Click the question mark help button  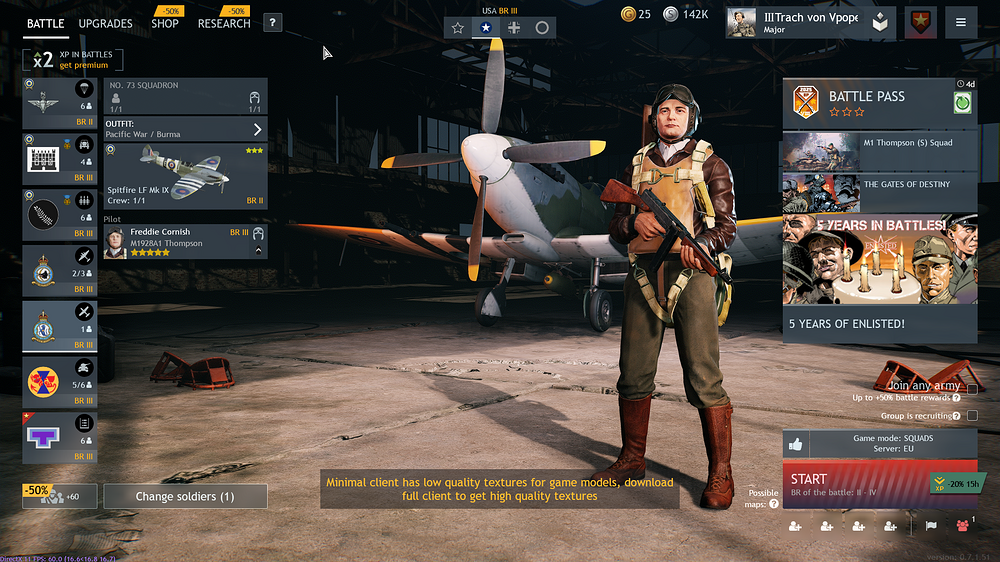(272, 23)
